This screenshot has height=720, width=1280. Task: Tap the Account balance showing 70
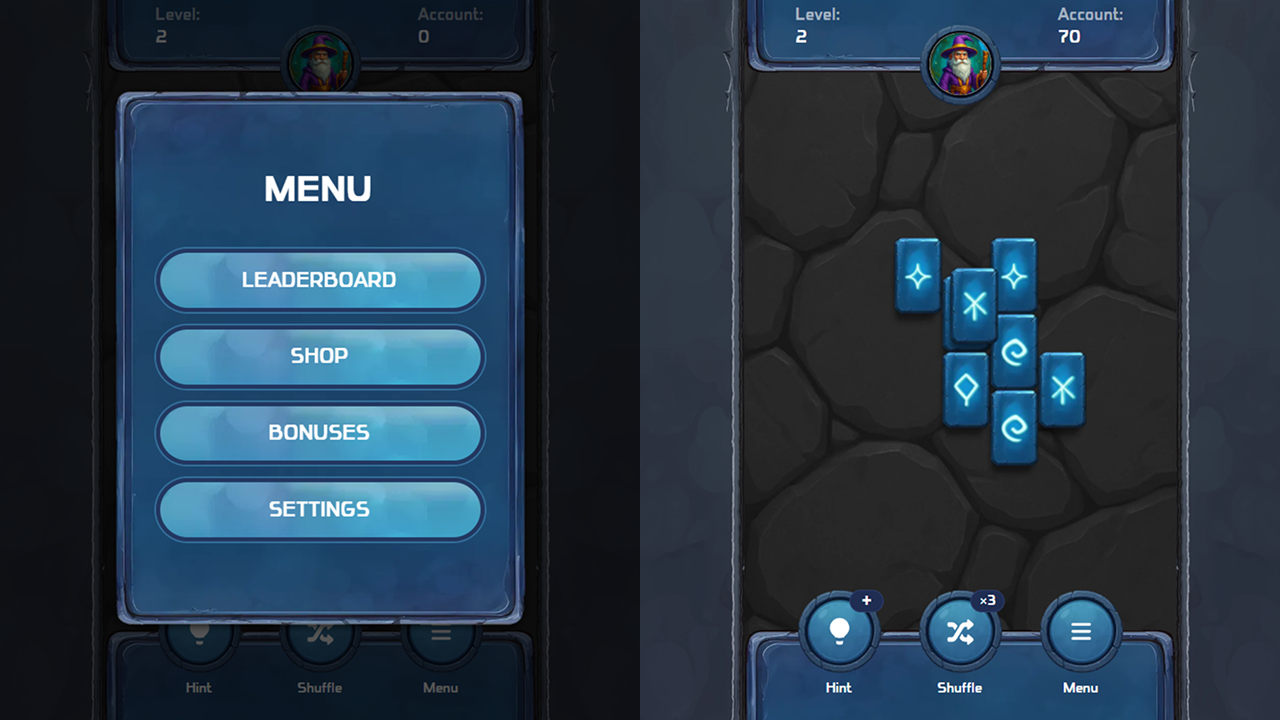[x=1070, y=35]
